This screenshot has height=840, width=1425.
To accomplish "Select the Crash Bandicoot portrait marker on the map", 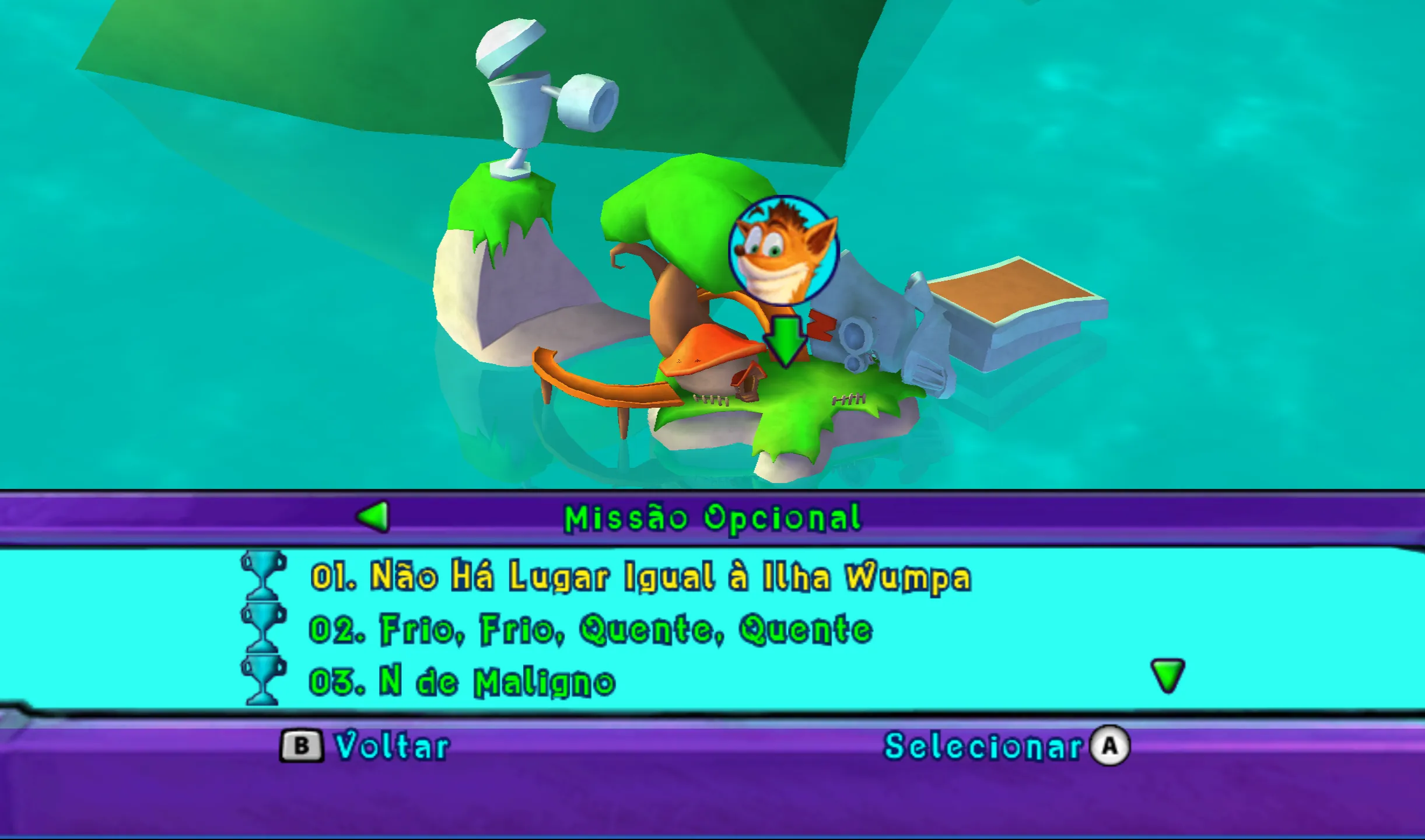I will click(x=783, y=251).
